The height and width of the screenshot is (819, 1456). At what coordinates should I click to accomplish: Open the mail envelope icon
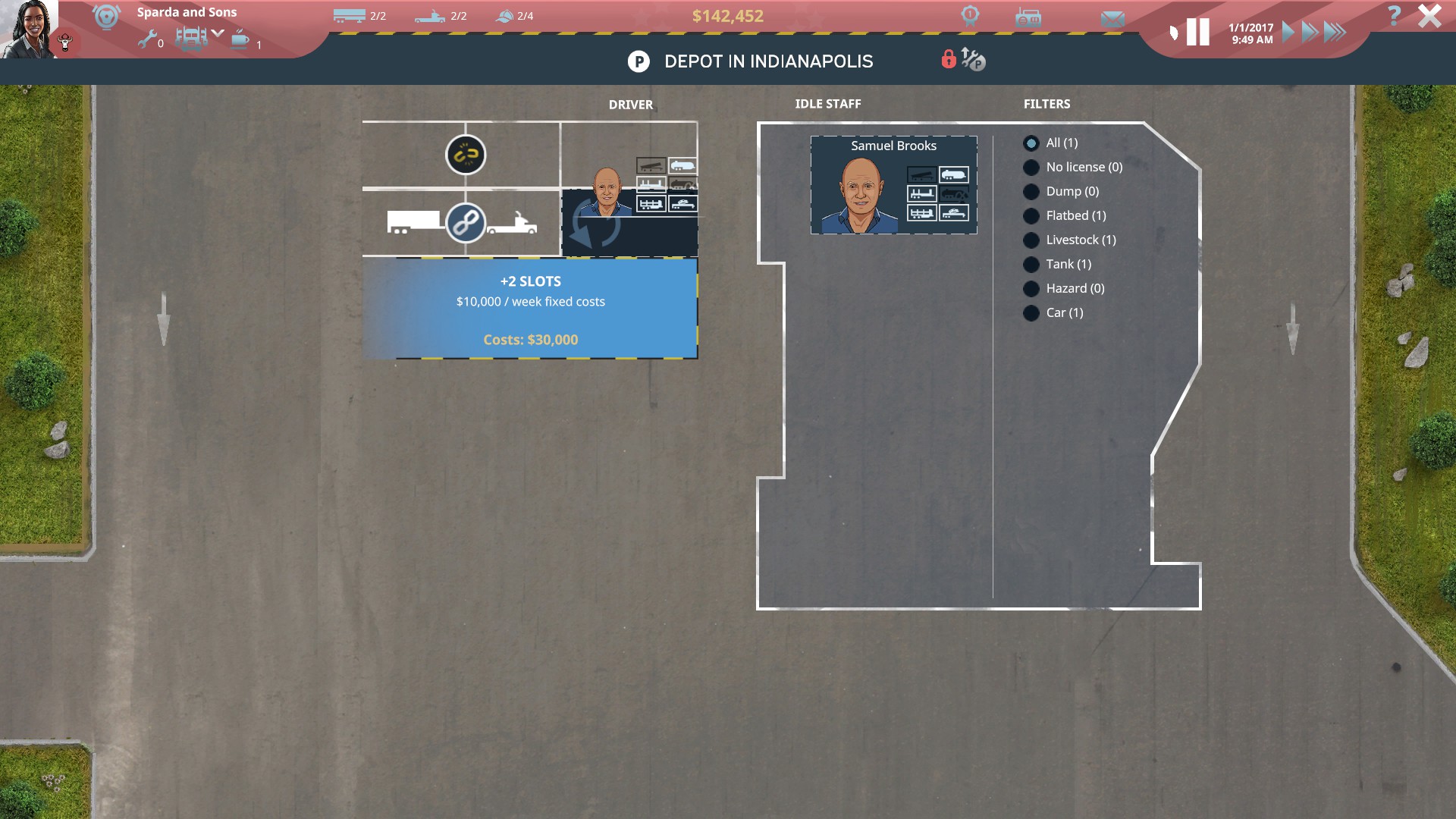click(1113, 18)
